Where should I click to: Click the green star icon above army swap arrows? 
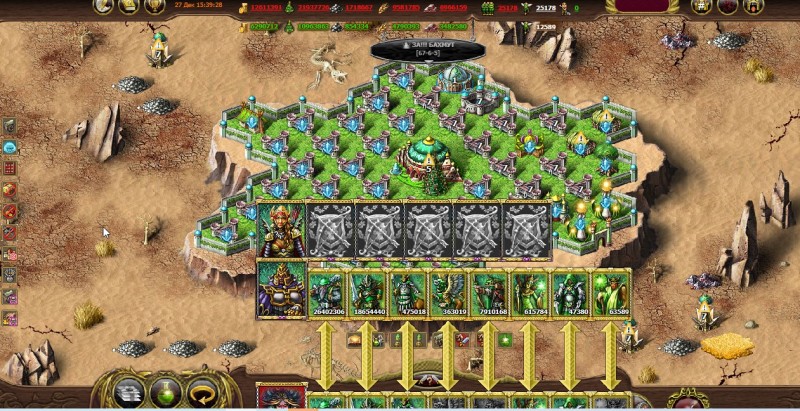[x=505, y=341]
